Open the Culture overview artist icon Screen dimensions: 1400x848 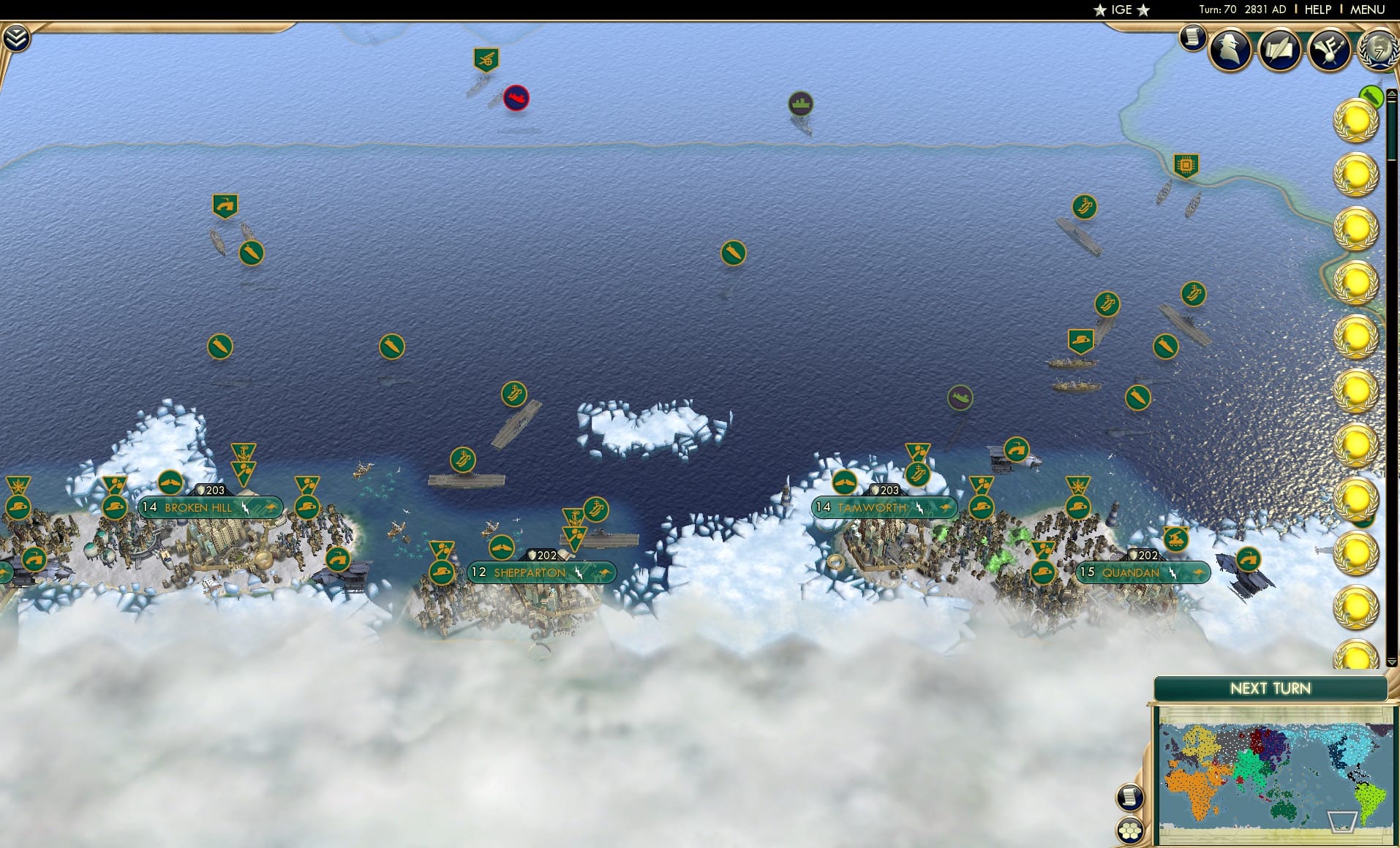click(x=1330, y=51)
